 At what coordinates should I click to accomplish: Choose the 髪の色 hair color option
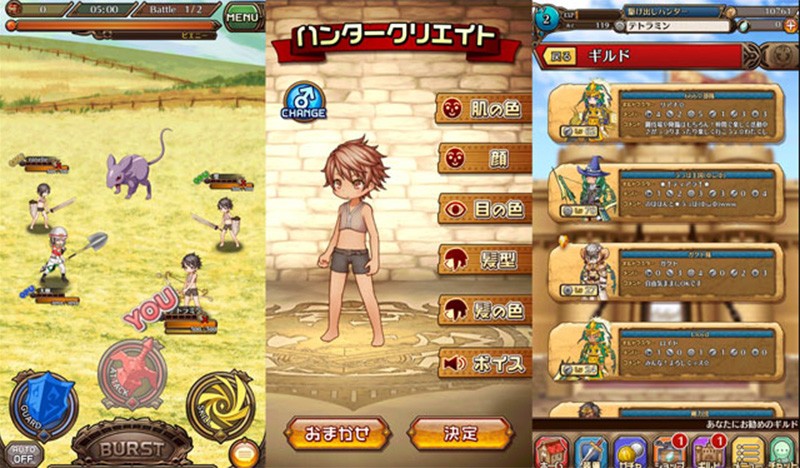pos(484,311)
